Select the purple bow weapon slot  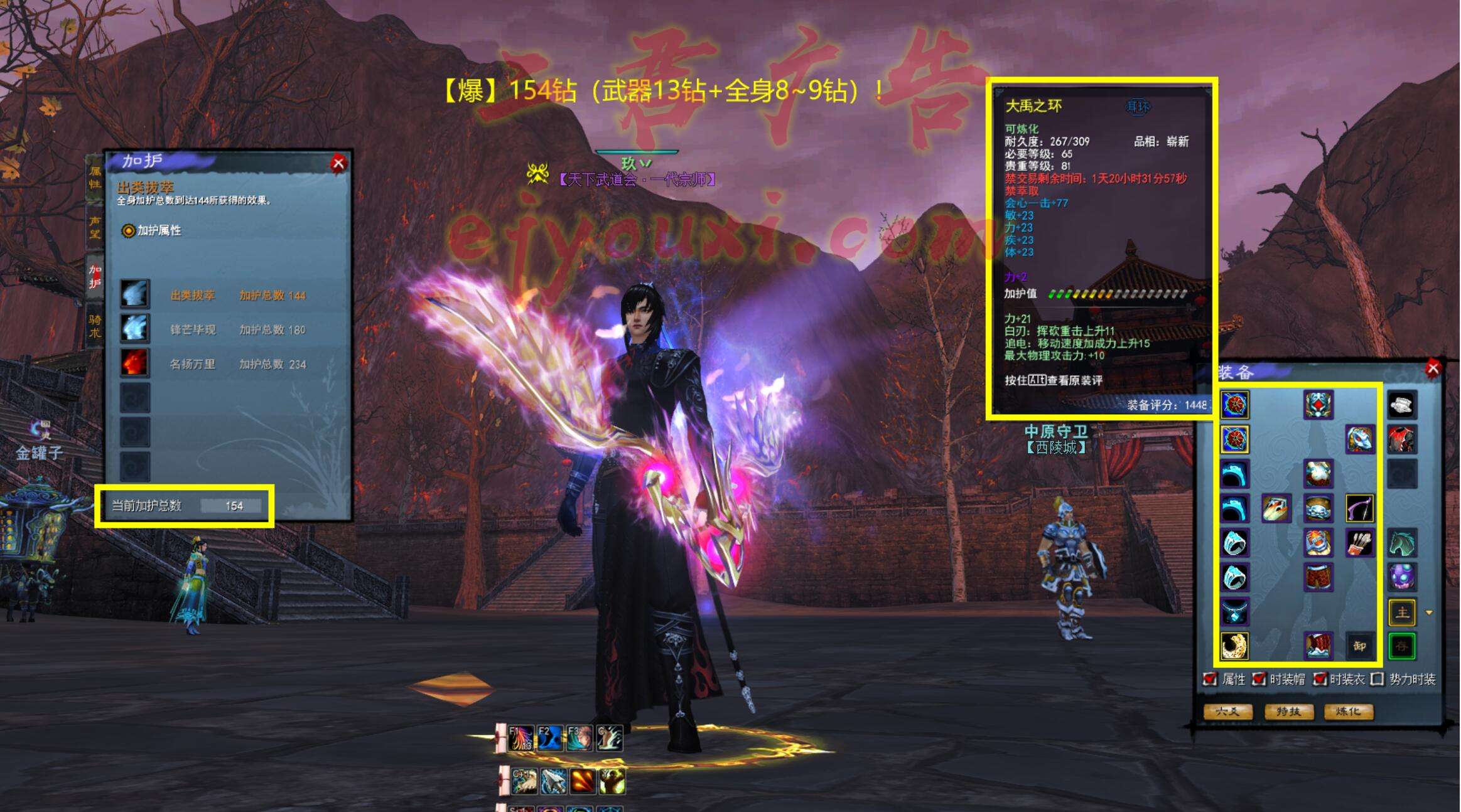click(1359, 508)
